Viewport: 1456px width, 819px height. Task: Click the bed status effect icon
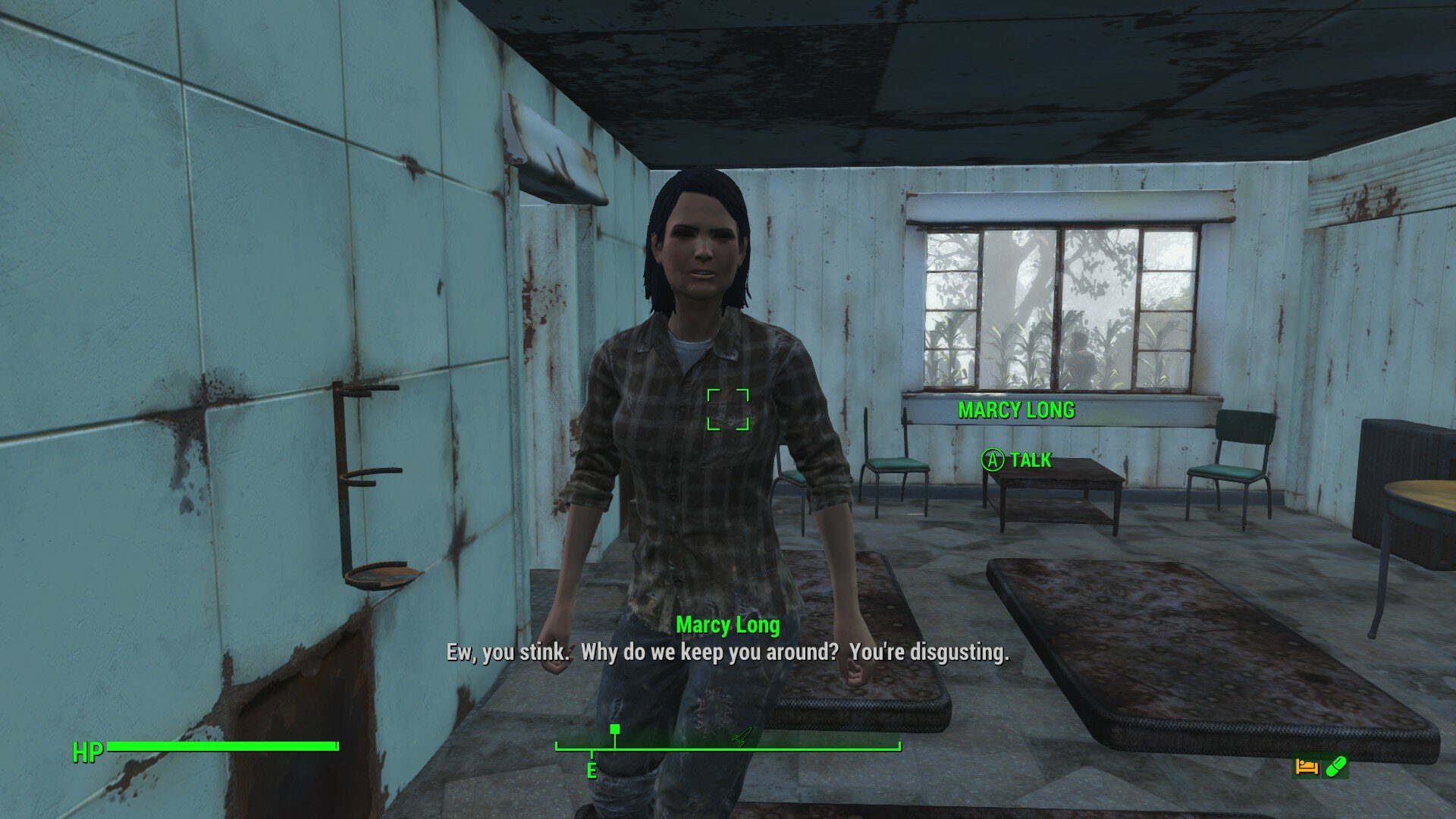(1306, 767)
